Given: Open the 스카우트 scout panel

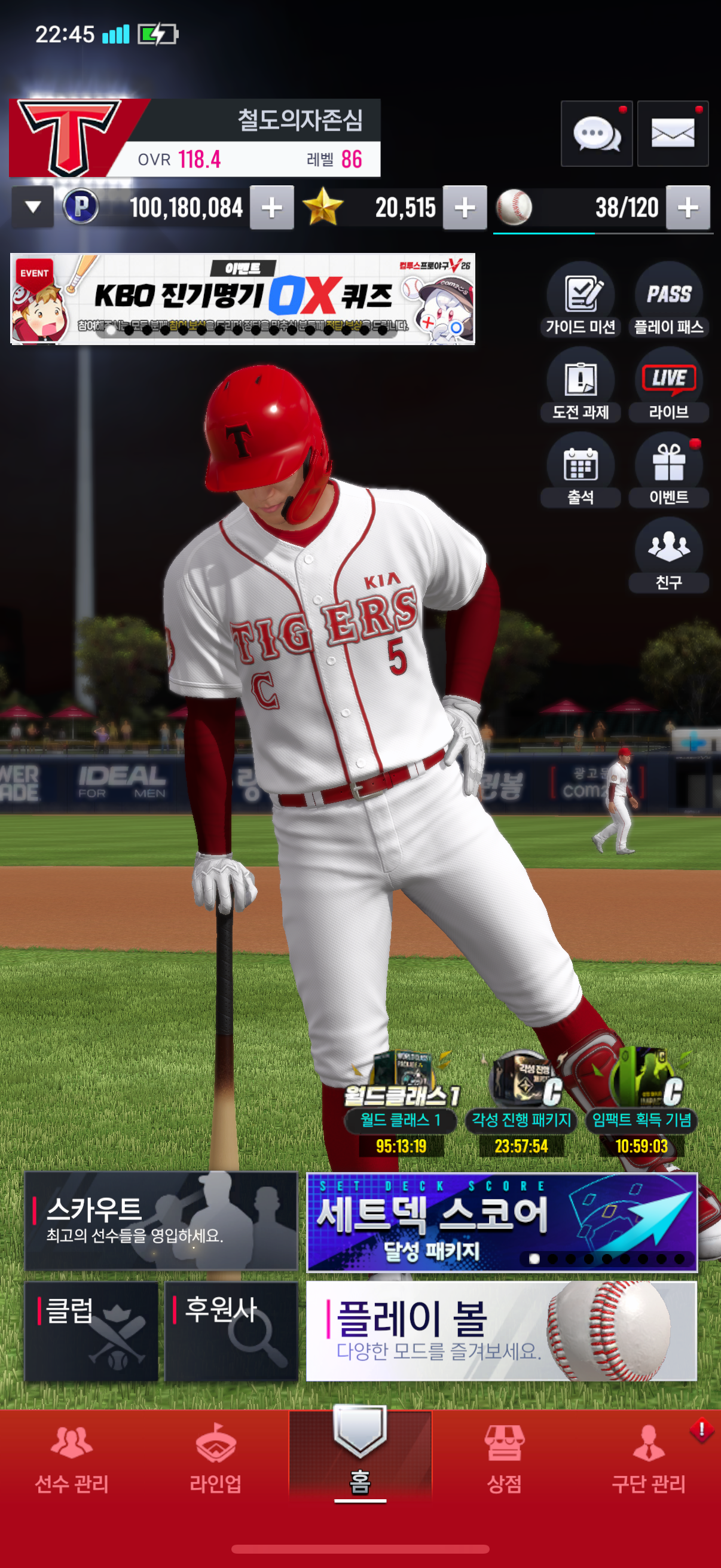Looking at the screenshot, I should click(161, 1221).
